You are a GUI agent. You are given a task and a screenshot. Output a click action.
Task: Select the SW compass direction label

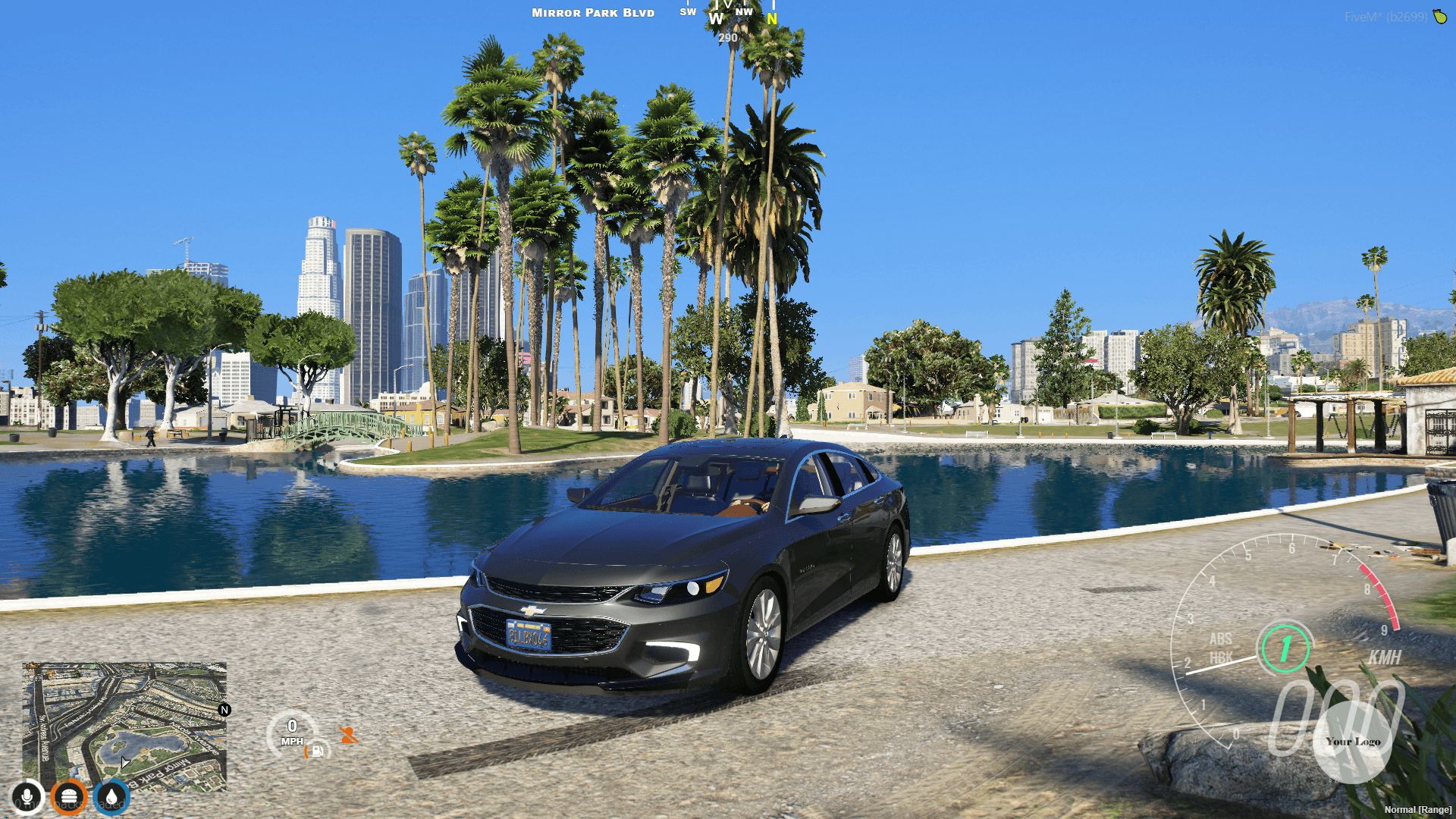pyautogui.click(x=688, y=12)
